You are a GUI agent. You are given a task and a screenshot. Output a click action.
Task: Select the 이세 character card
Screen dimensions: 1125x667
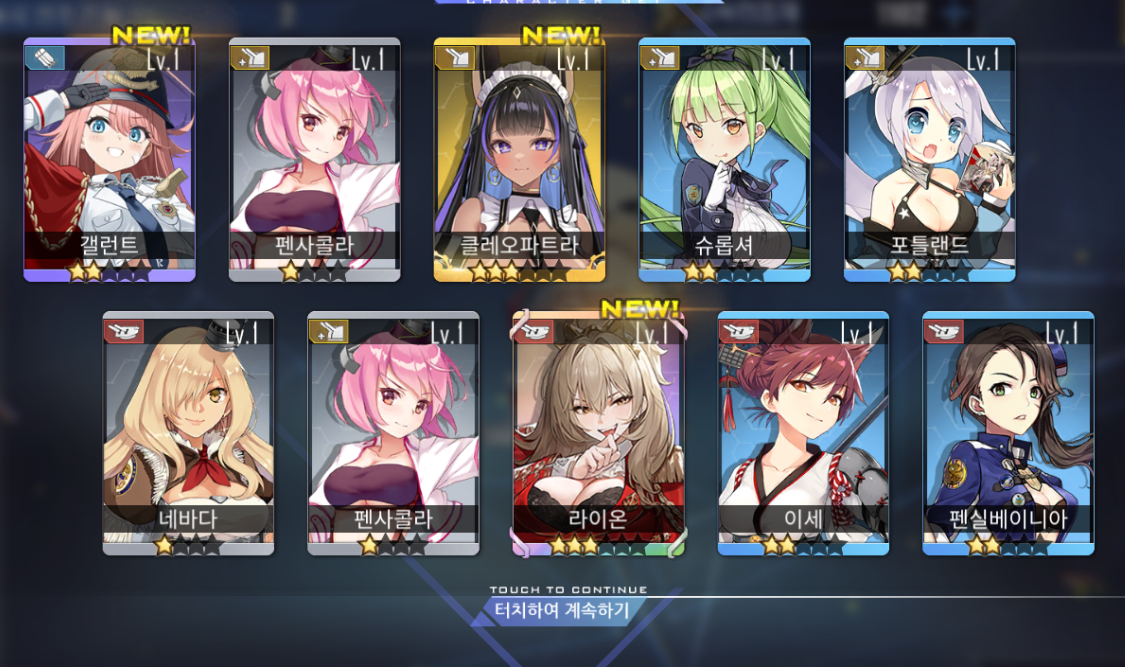click(x=803, y=433)
